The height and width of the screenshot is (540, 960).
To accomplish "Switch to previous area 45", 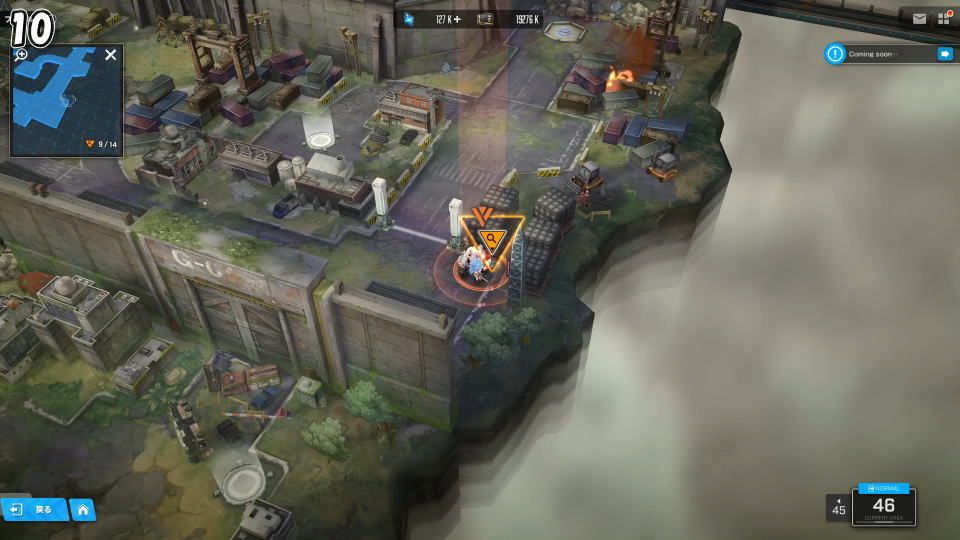I will 838,507.
